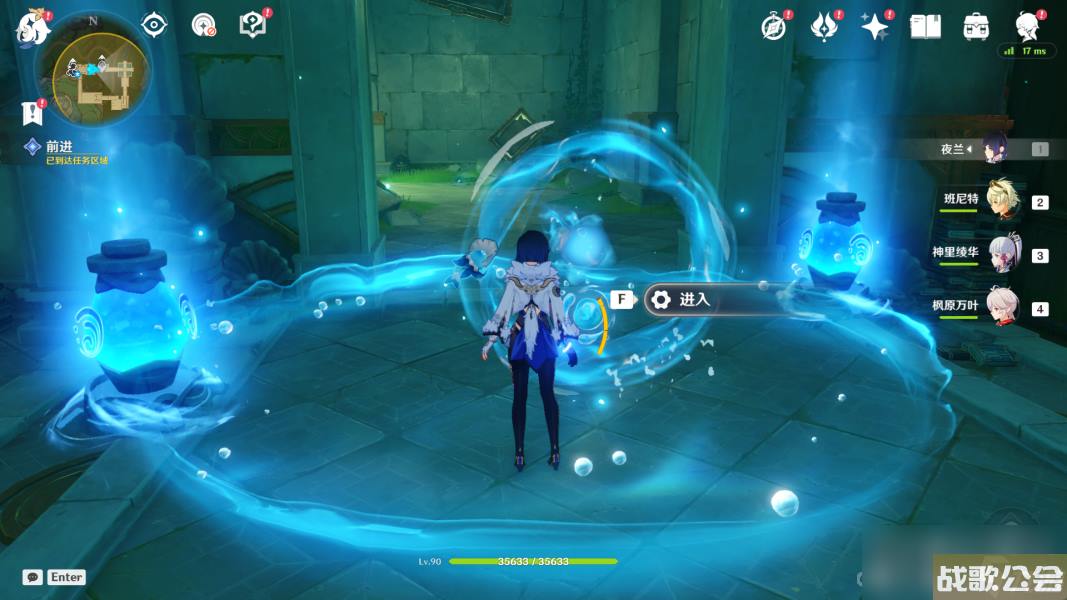1067x600 pixels.
Task: Open the Paimon main menu
Action: [33, 27]
